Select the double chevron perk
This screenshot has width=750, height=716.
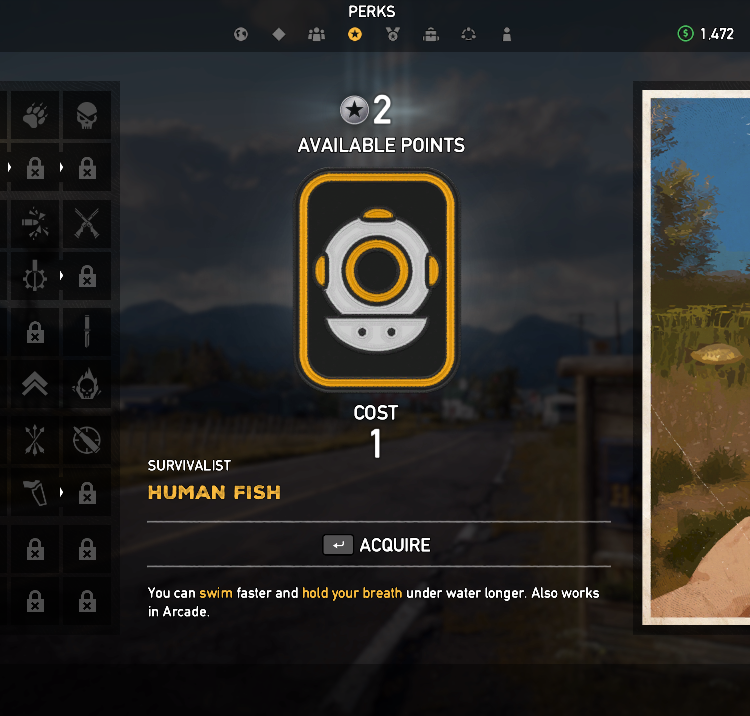click(x=35, y=384)
